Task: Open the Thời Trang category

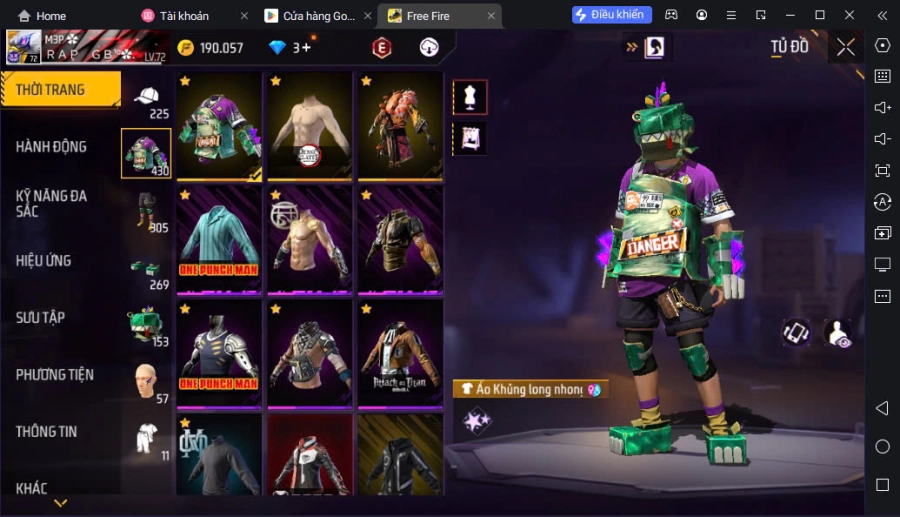Action: tap(60, 90)
